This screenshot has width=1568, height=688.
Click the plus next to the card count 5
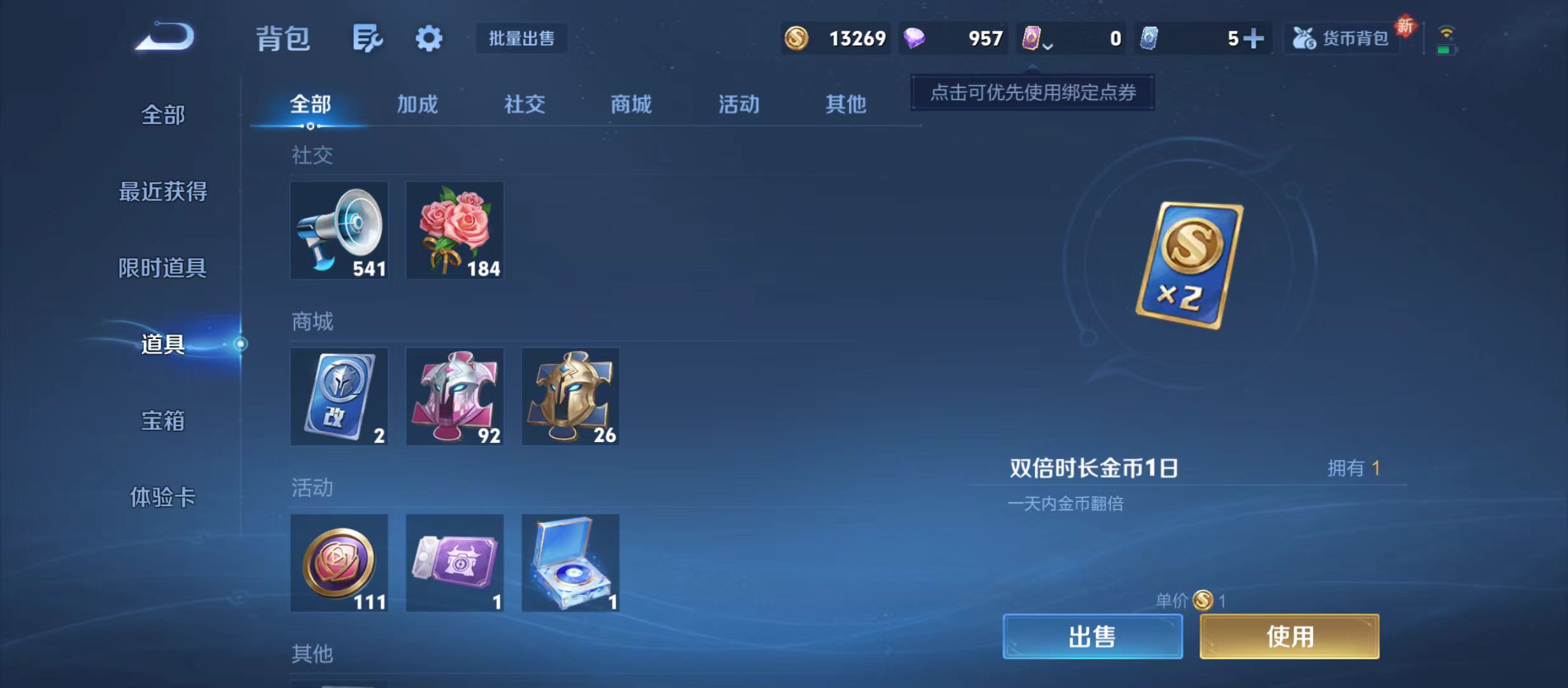[x=1252, y=38]
